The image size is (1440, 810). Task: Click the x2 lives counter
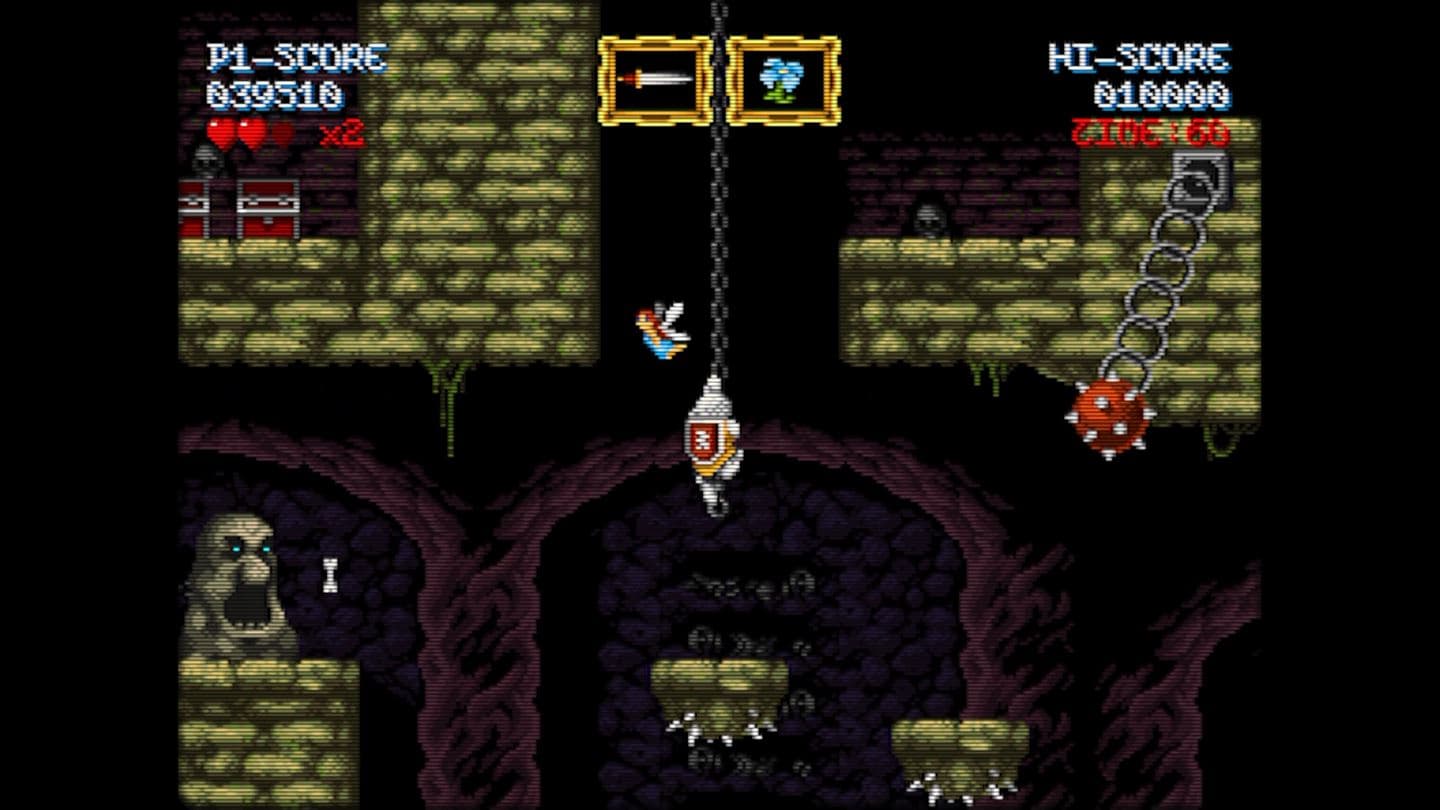click(x=343, y=133)
